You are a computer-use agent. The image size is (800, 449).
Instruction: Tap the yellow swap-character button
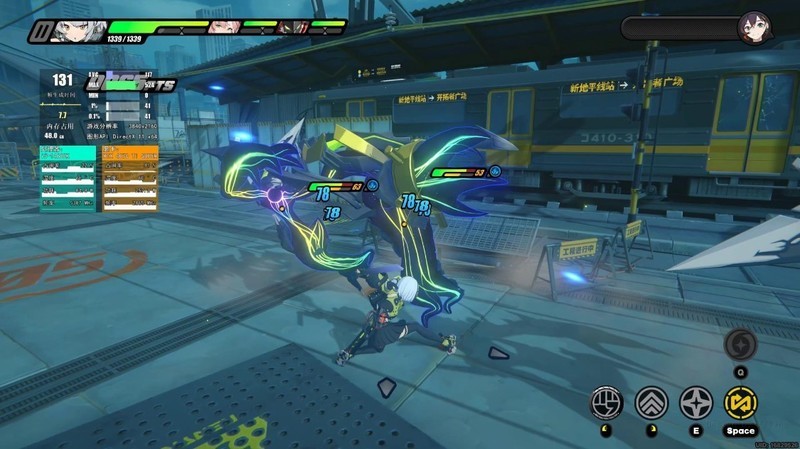(x=741, y=402)
